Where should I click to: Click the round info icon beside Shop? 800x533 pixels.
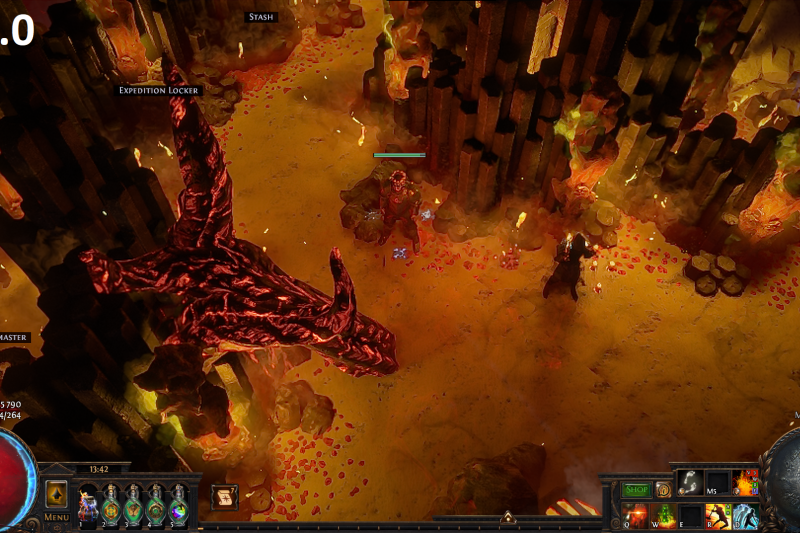(x=663, y=490)
